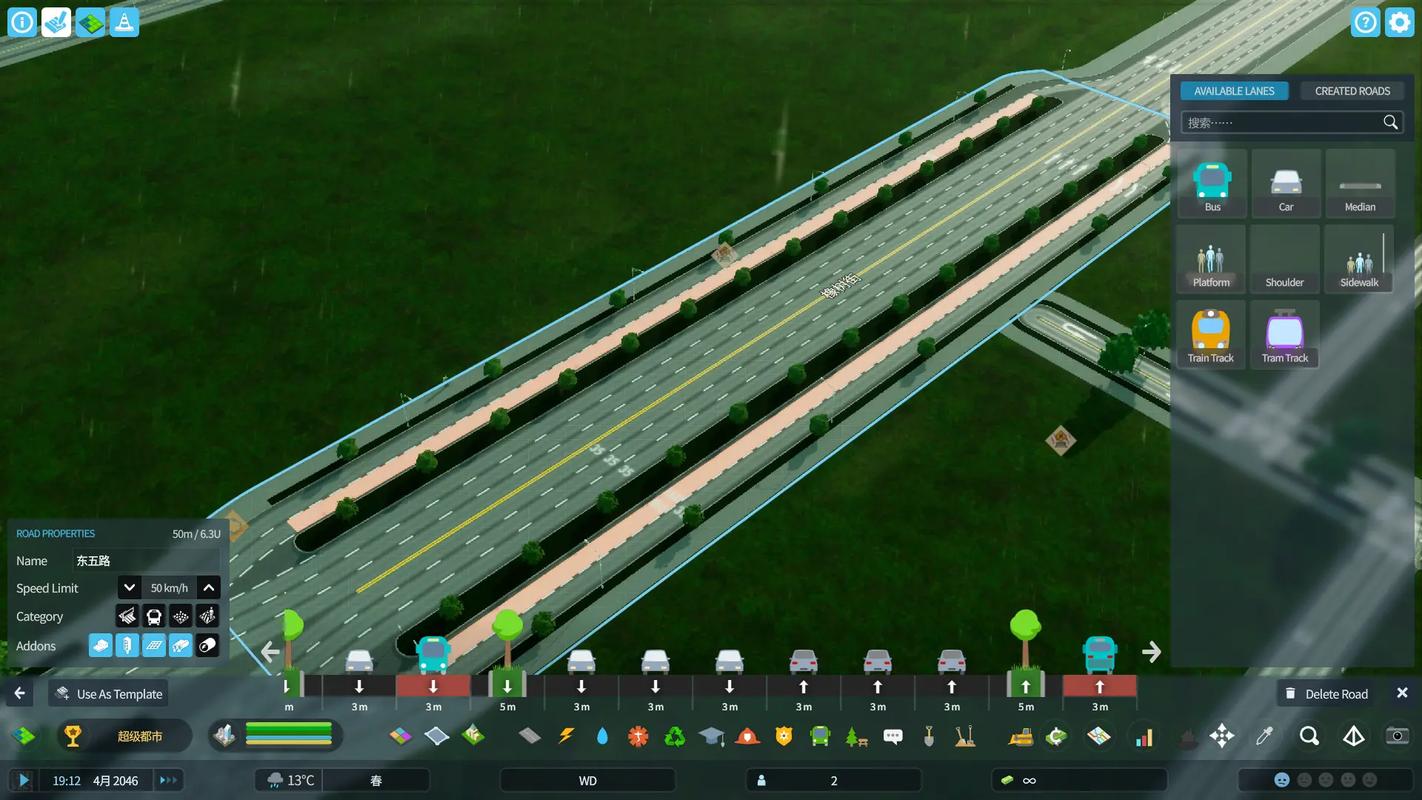Select the Bus lane from Available Lanes
This screenshot has width=1422, height=800.
tap(1212, 183)
